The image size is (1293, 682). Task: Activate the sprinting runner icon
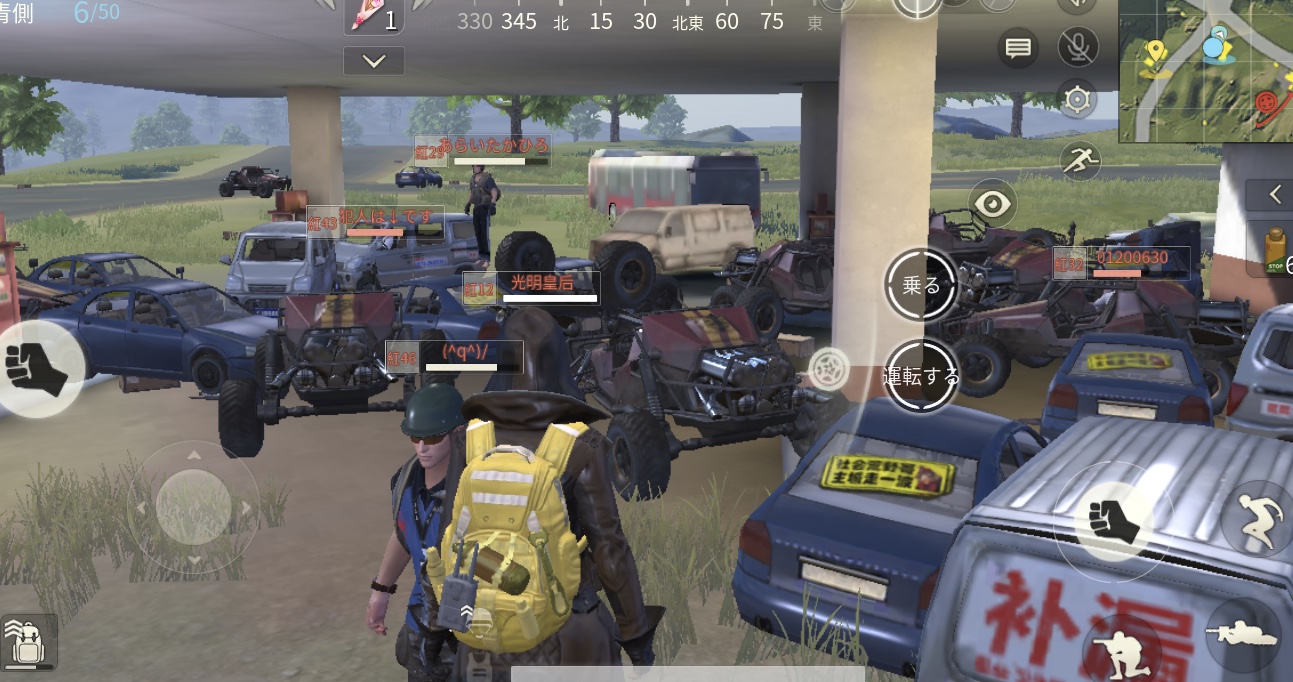pos(1080,158)
